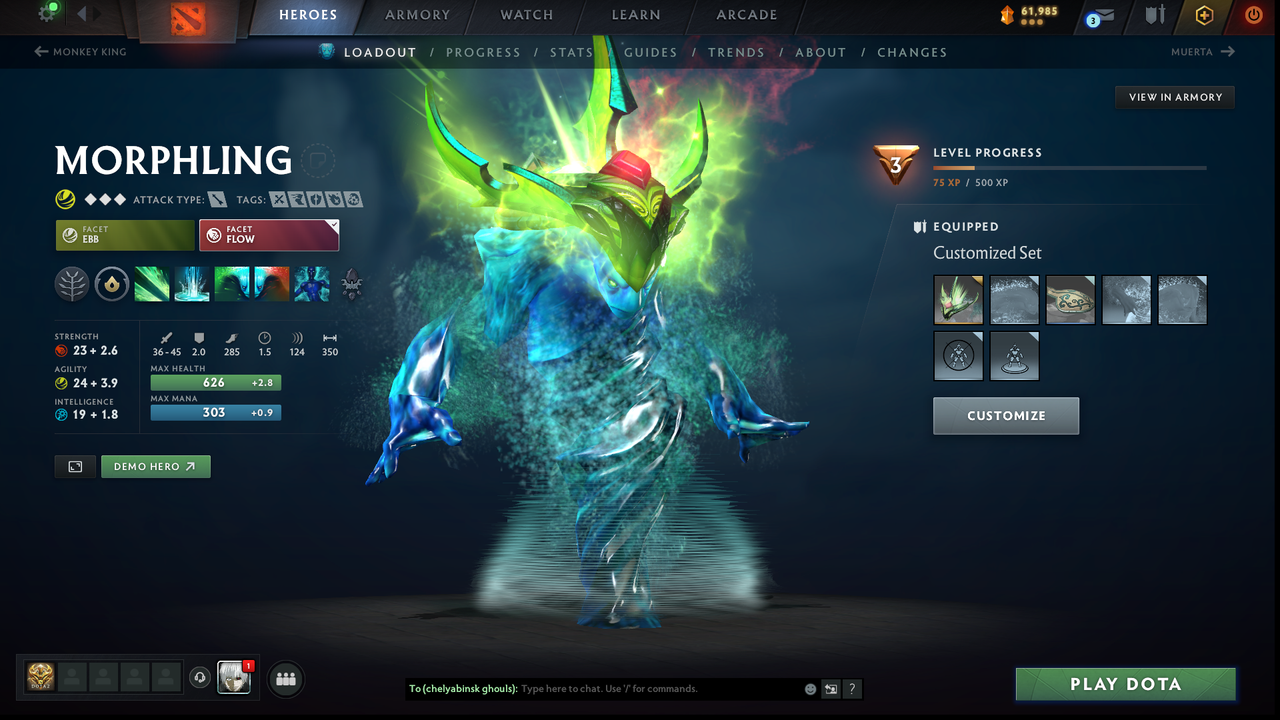
Task: Check the Level Progress XP bar
Action: point(1070,168)
